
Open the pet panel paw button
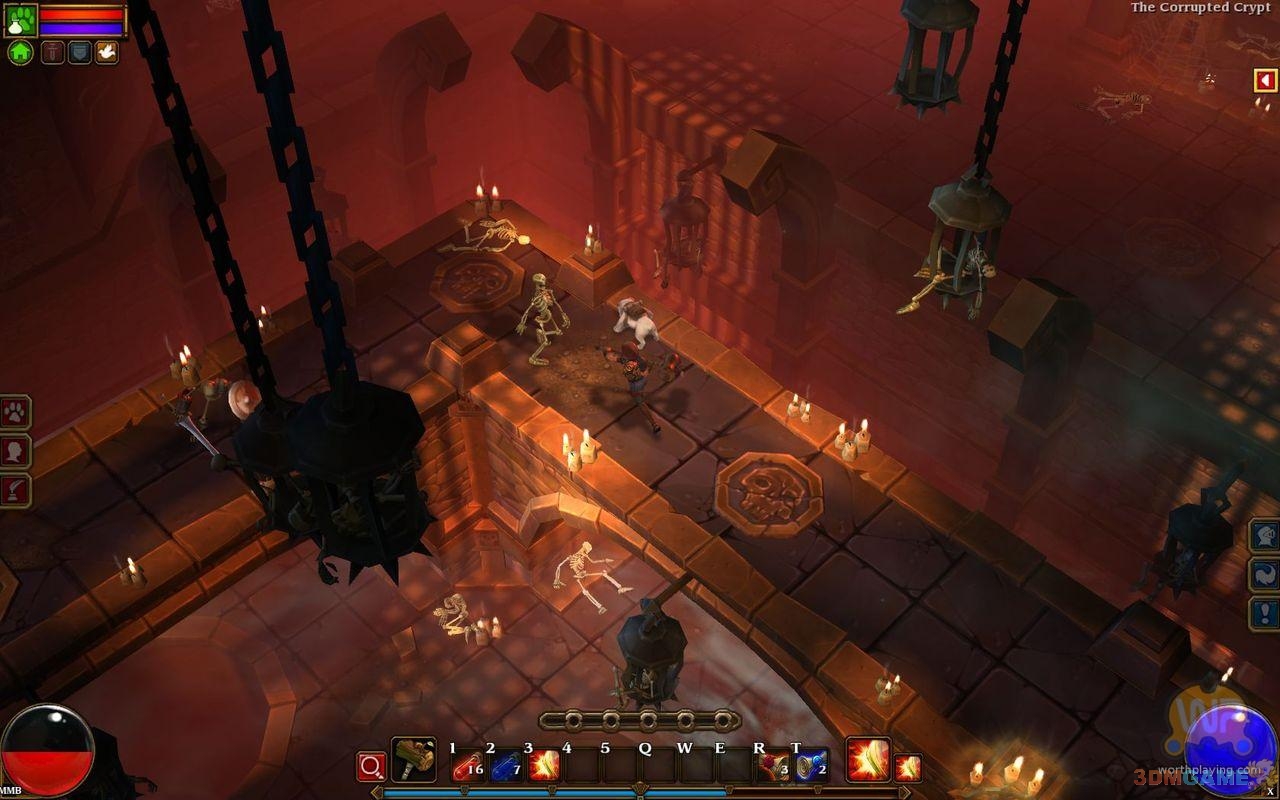pyautogui.click(x=15, y=412)
